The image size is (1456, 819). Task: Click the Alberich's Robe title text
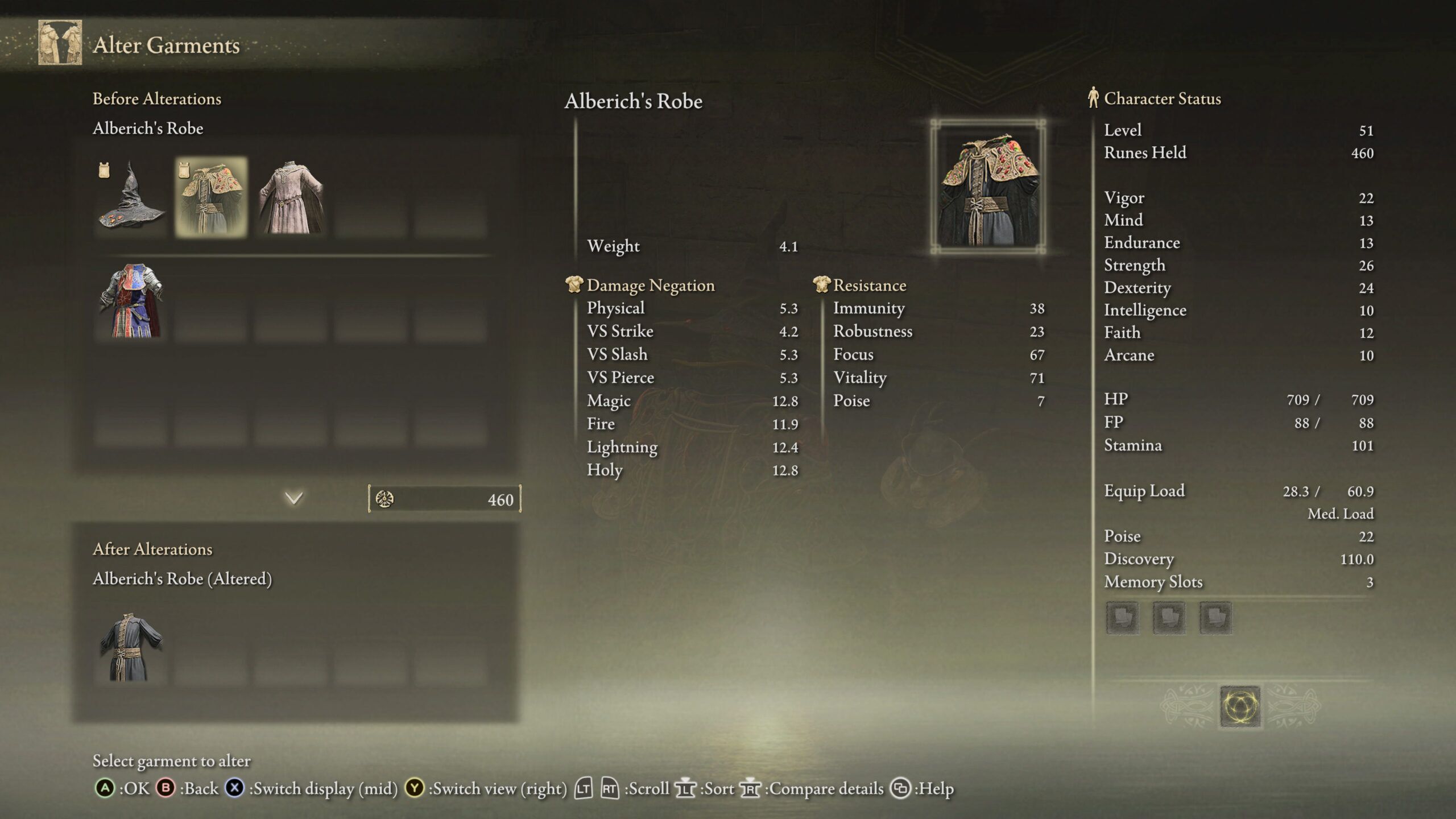(633, 102)
